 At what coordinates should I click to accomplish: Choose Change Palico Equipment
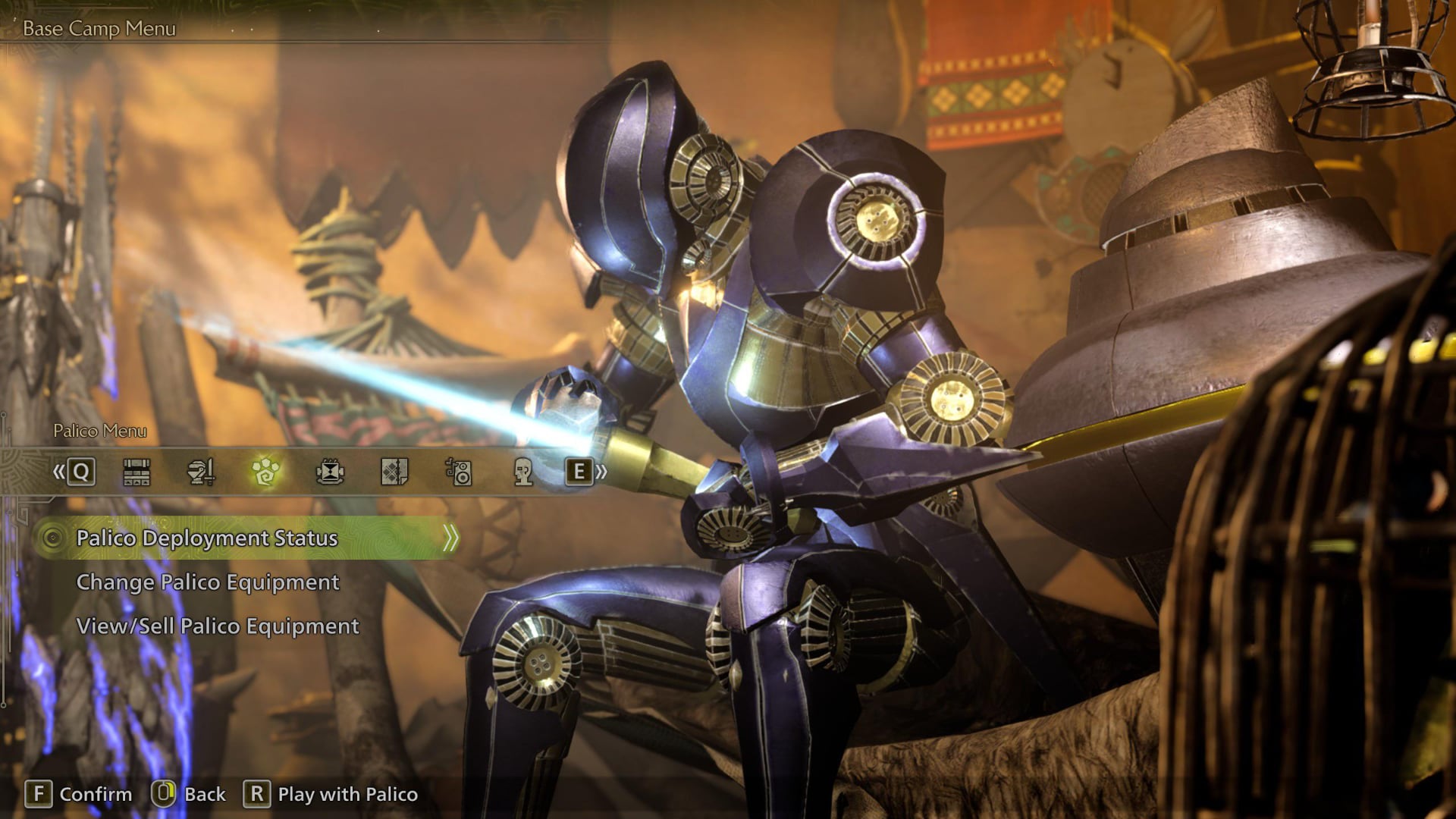(207, 582)
